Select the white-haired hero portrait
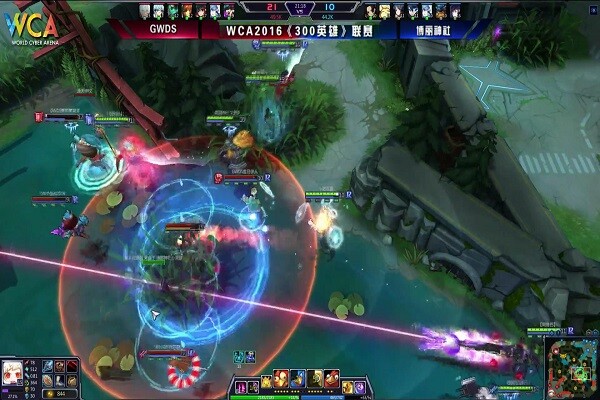600x400 pixels. (x=12, y=372)
